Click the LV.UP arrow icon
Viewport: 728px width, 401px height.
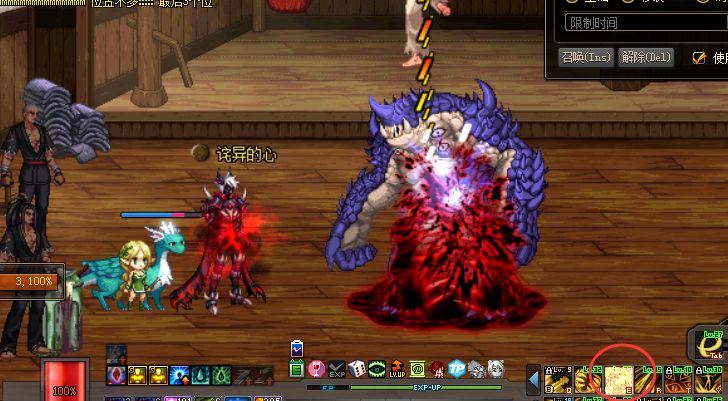tap(397, 369)
